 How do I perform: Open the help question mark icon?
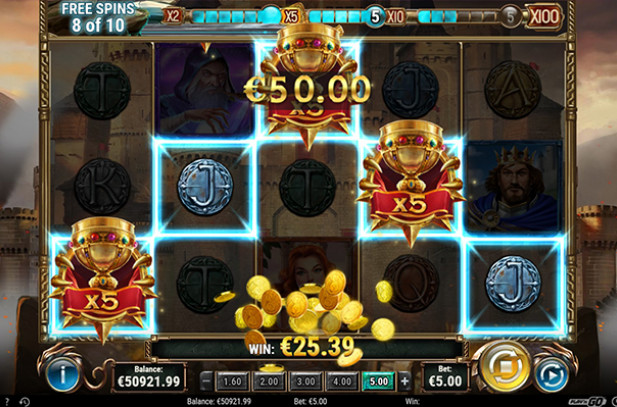pos(8,401)
